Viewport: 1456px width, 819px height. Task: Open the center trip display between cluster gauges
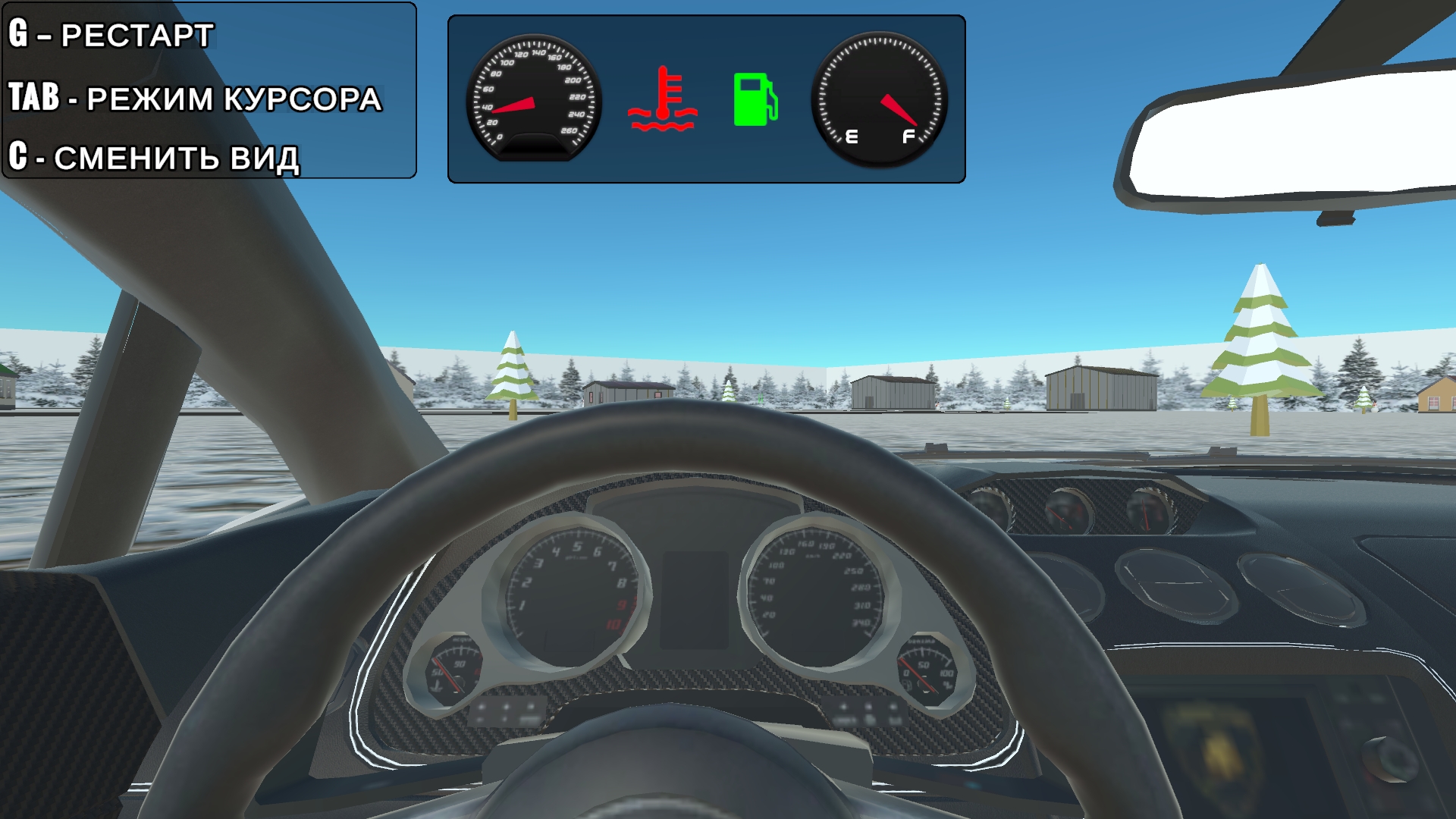point(694,599)
